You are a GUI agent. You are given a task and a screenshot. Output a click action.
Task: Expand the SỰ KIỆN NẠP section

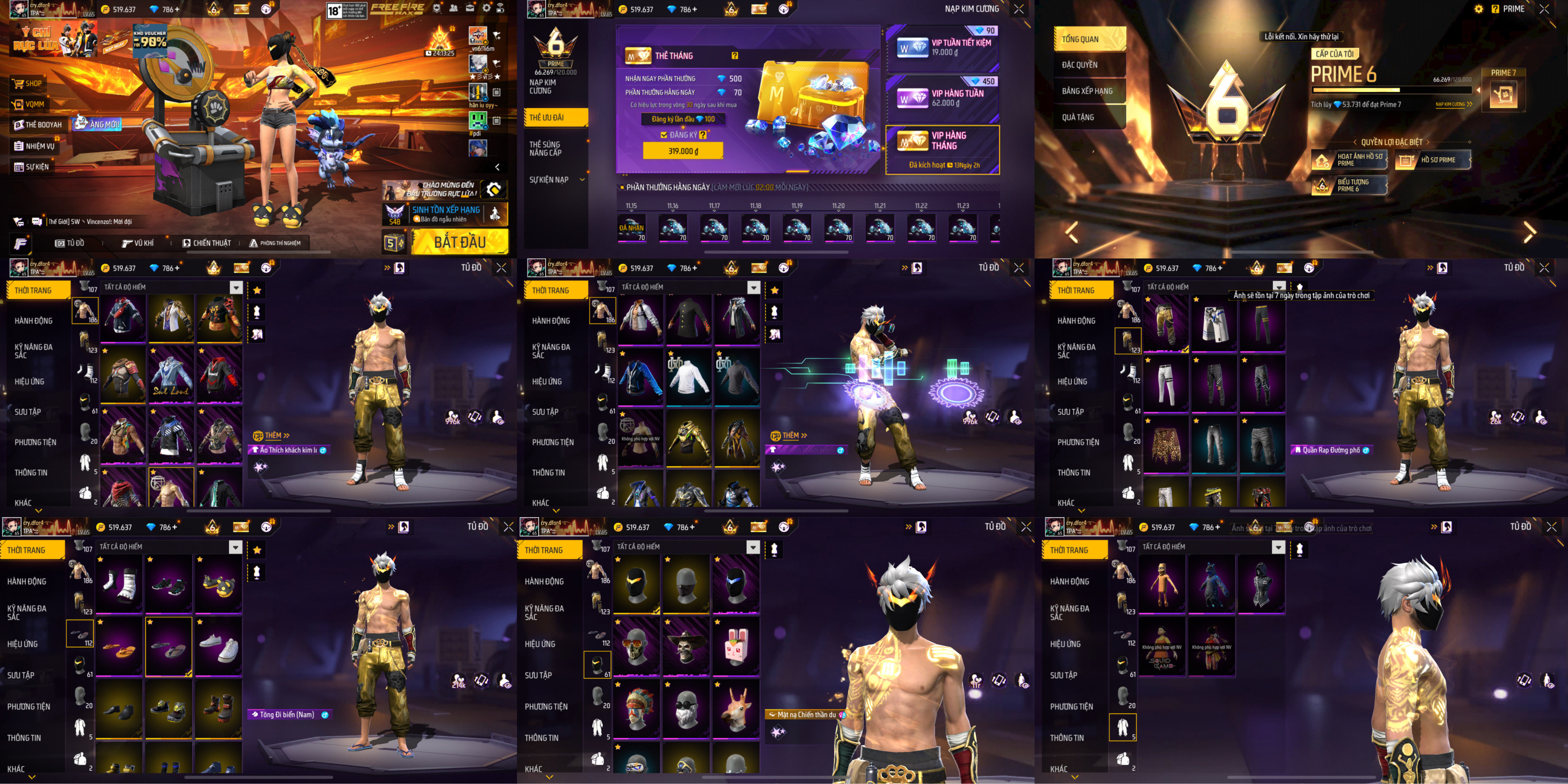[554, 180]
